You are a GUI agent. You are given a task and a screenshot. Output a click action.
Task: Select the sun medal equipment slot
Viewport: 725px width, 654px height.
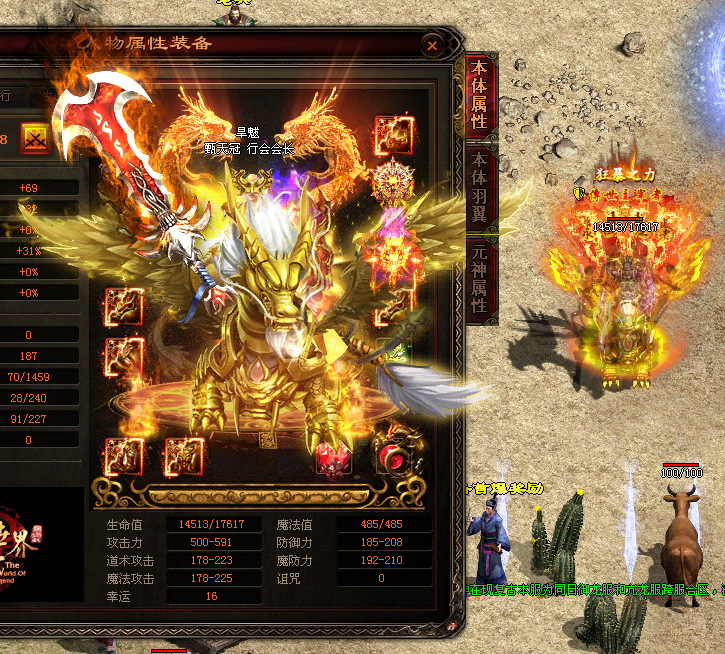[x=391, y=181]
